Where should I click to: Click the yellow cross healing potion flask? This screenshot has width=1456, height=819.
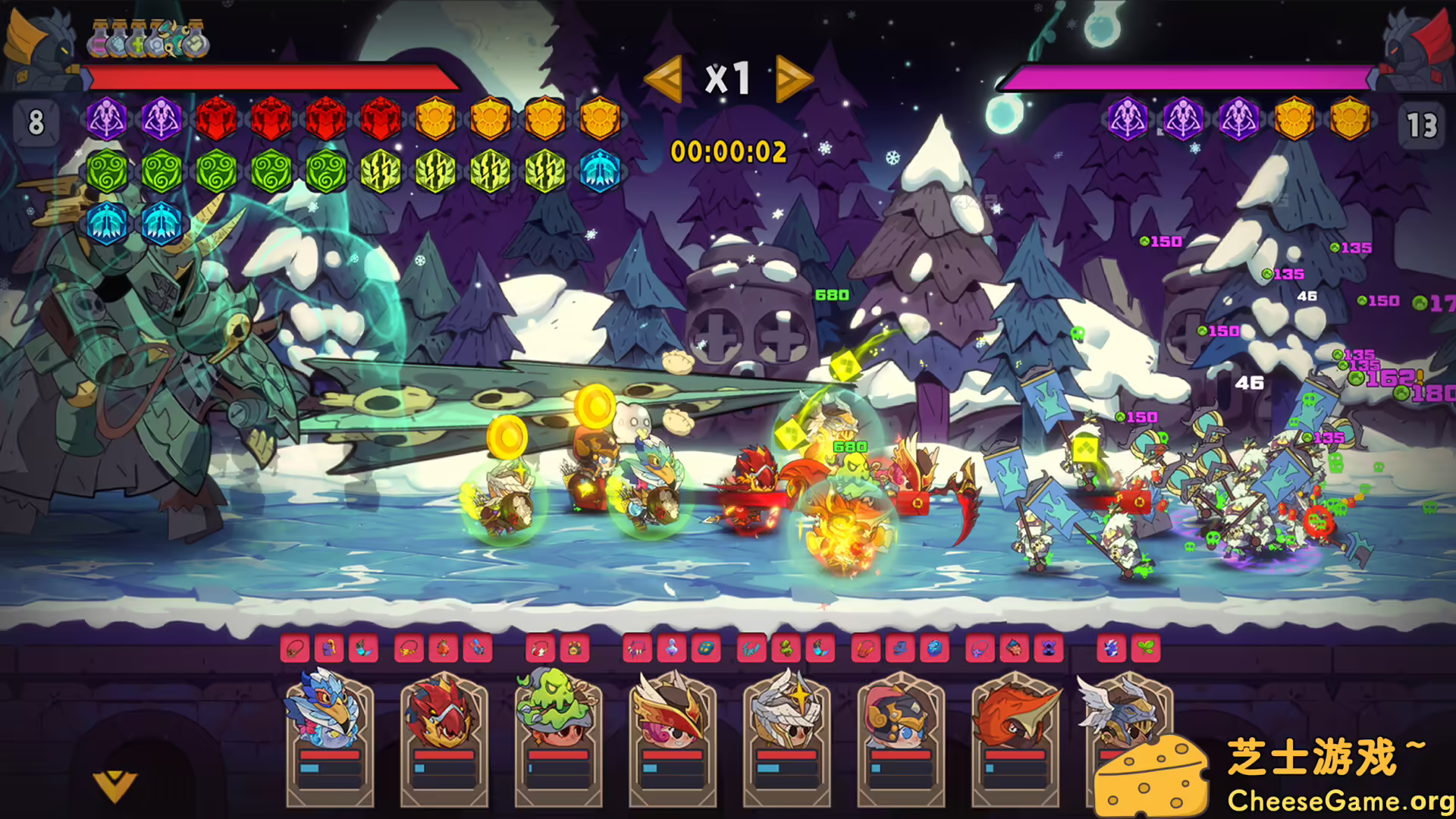click(x=136, y=44)
